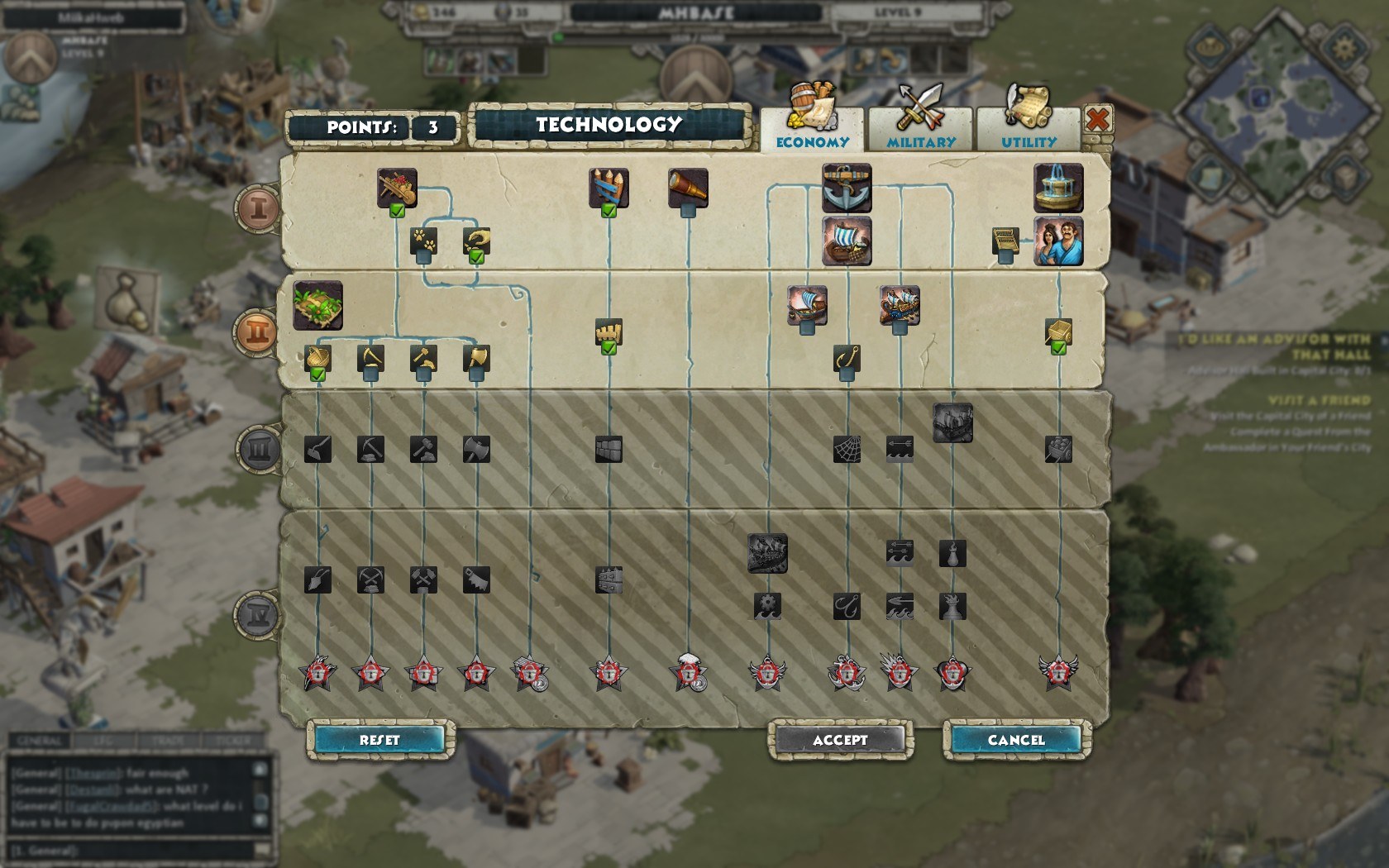Image resolution: width=1389 pixels, height=868 pixels.
Task: Select the villagers couple technology
Action: click(x=1058, y=241)
